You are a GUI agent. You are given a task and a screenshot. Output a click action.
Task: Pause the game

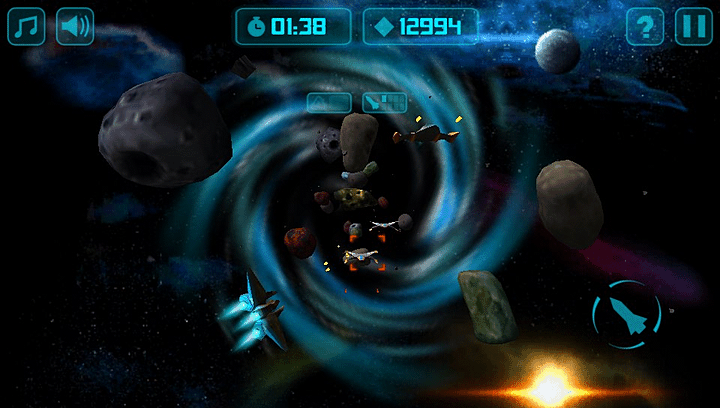point(693,26)
